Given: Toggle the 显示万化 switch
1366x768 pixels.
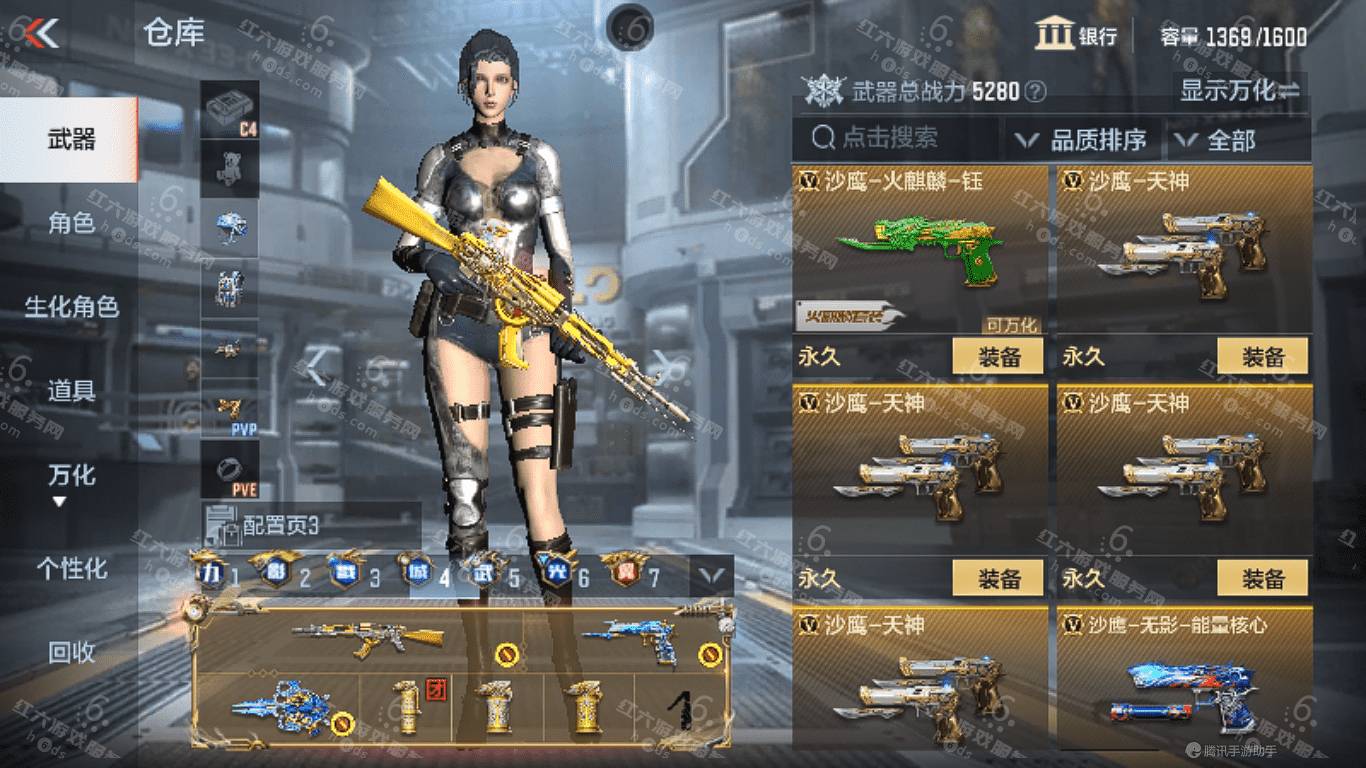Looking at the screenshot, I should (x=1240, y=91).
